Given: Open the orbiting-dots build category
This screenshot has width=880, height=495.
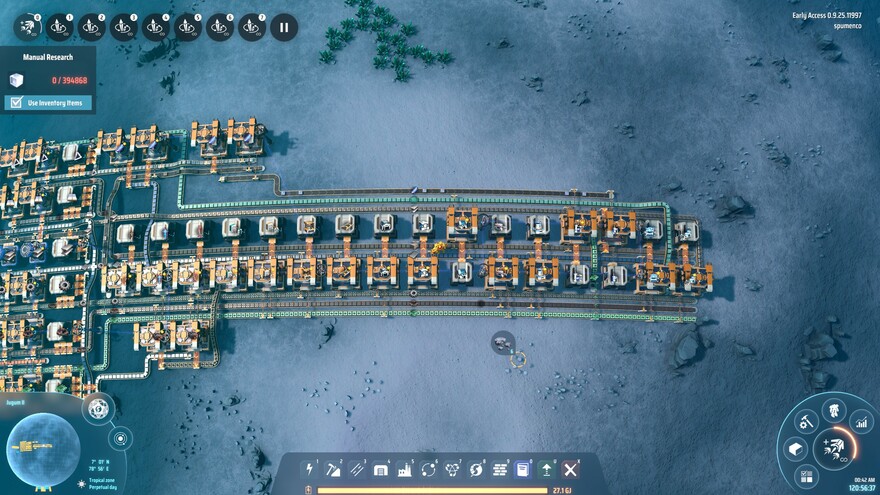Looking at the screenshot, I should [x=429, y=469].
